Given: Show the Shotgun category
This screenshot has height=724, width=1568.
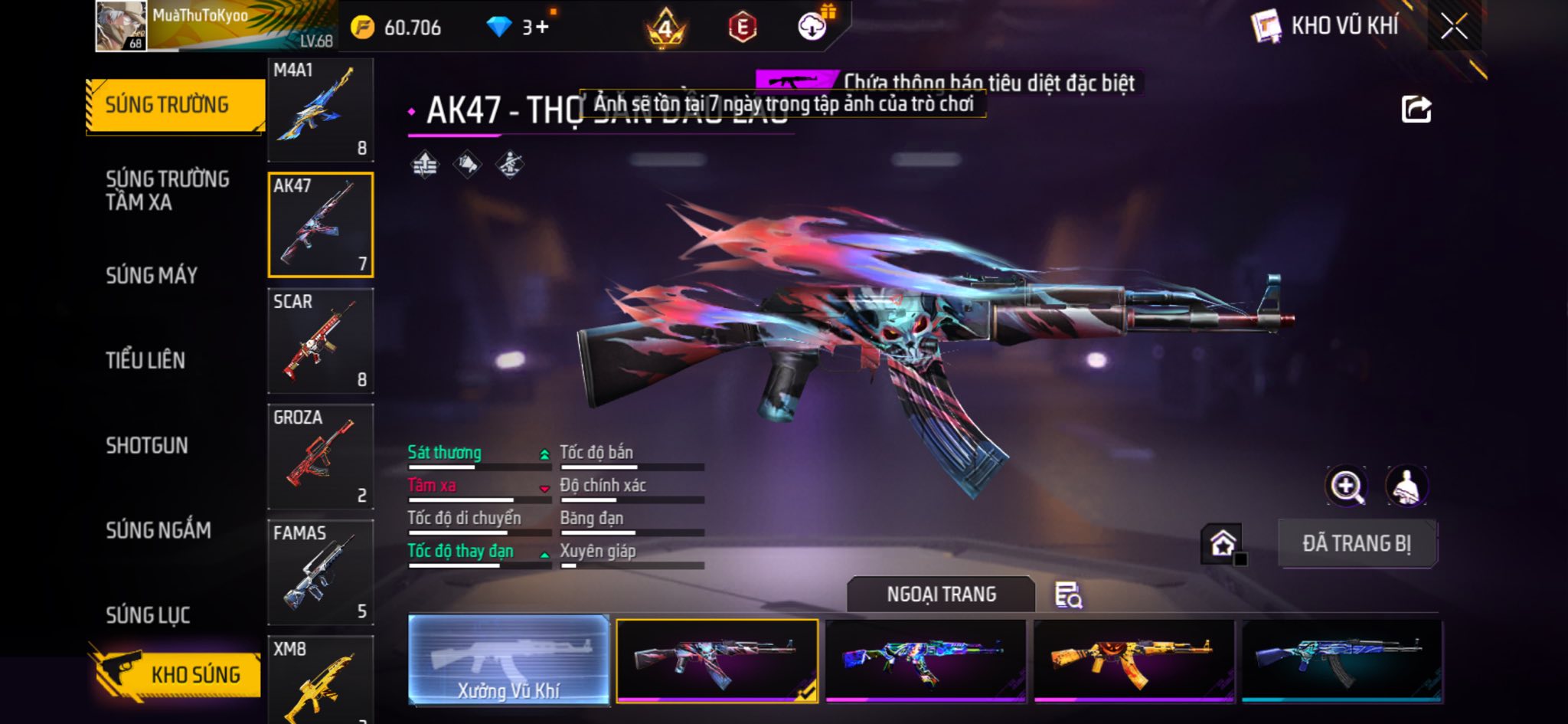Looking at the screenshot, I should click(x=147, y=445).
